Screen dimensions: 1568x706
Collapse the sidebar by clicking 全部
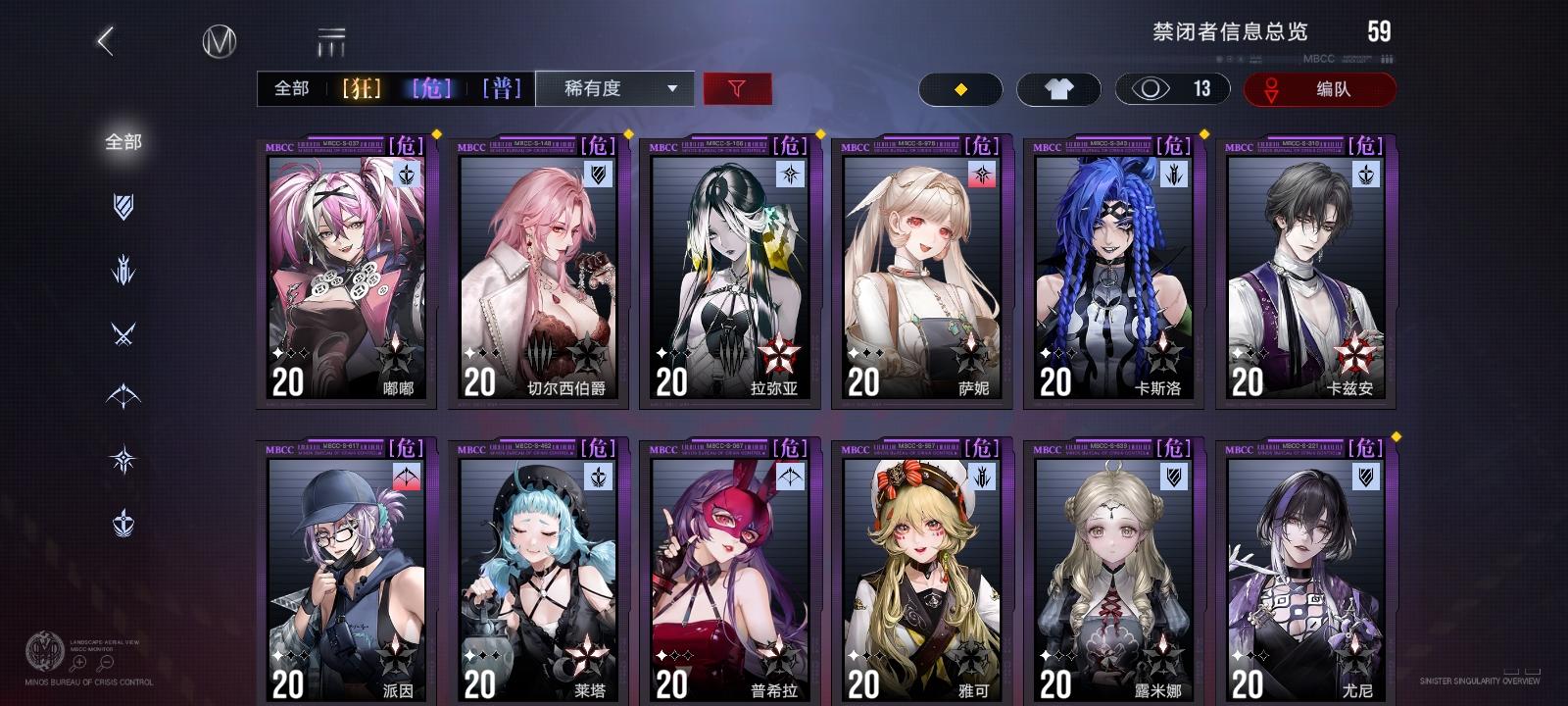tap(122, 141)
